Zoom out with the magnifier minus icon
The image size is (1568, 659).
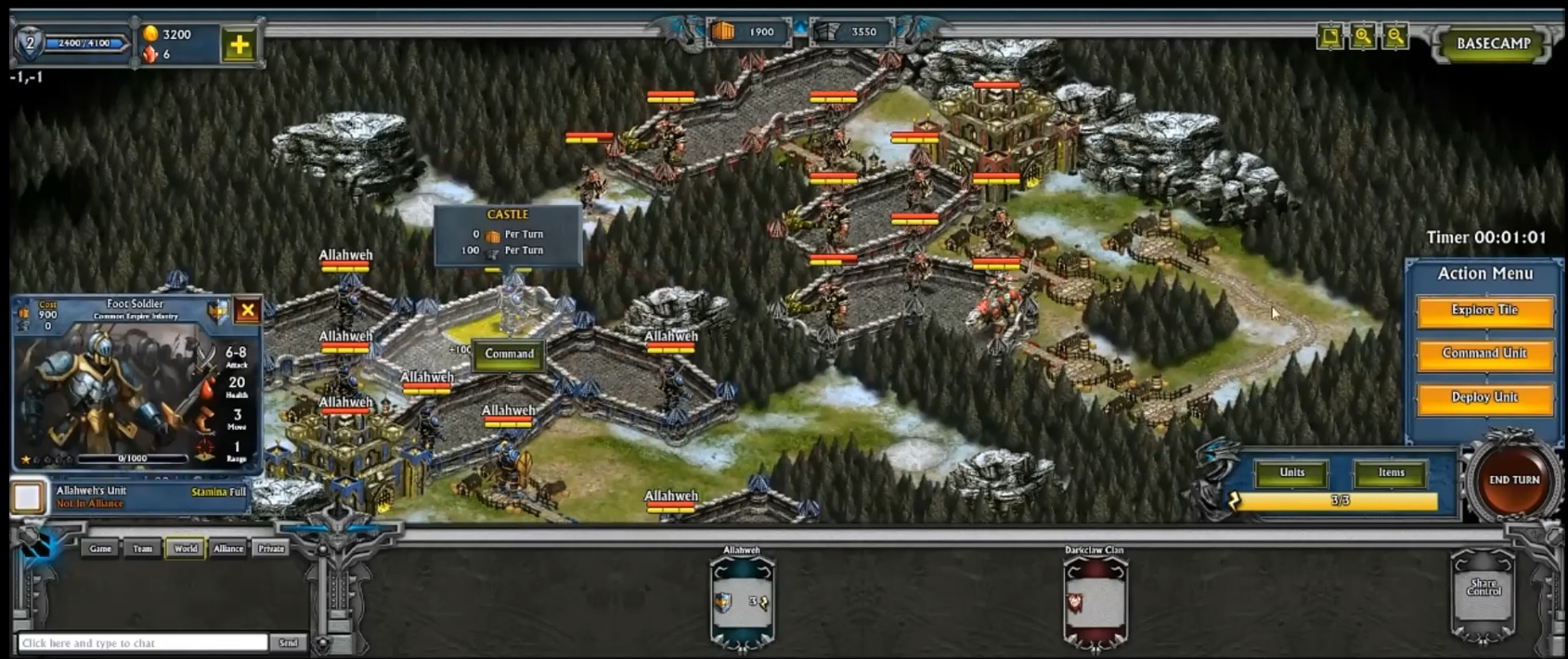(x=1394, y=36)
